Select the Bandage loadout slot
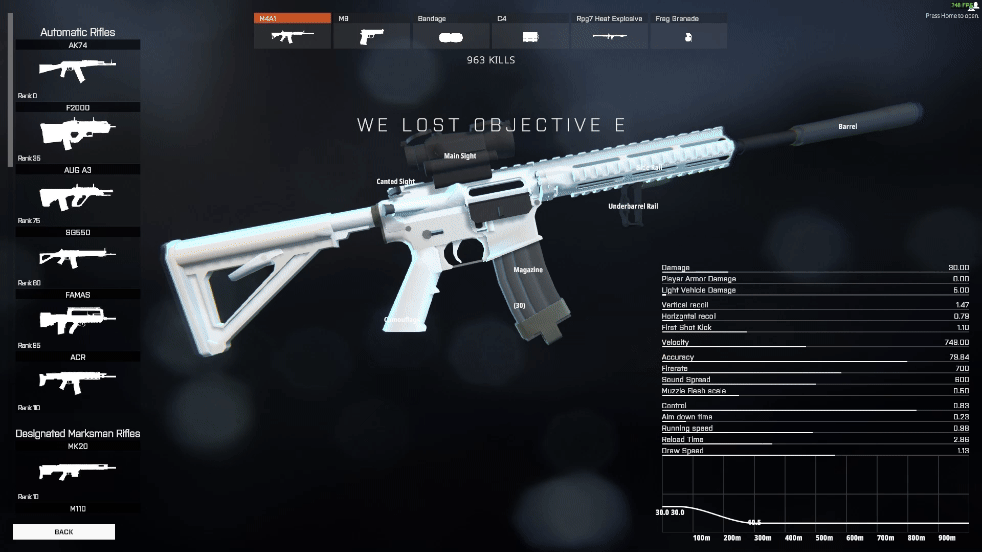The image size is (982, 552). (450, 35)
